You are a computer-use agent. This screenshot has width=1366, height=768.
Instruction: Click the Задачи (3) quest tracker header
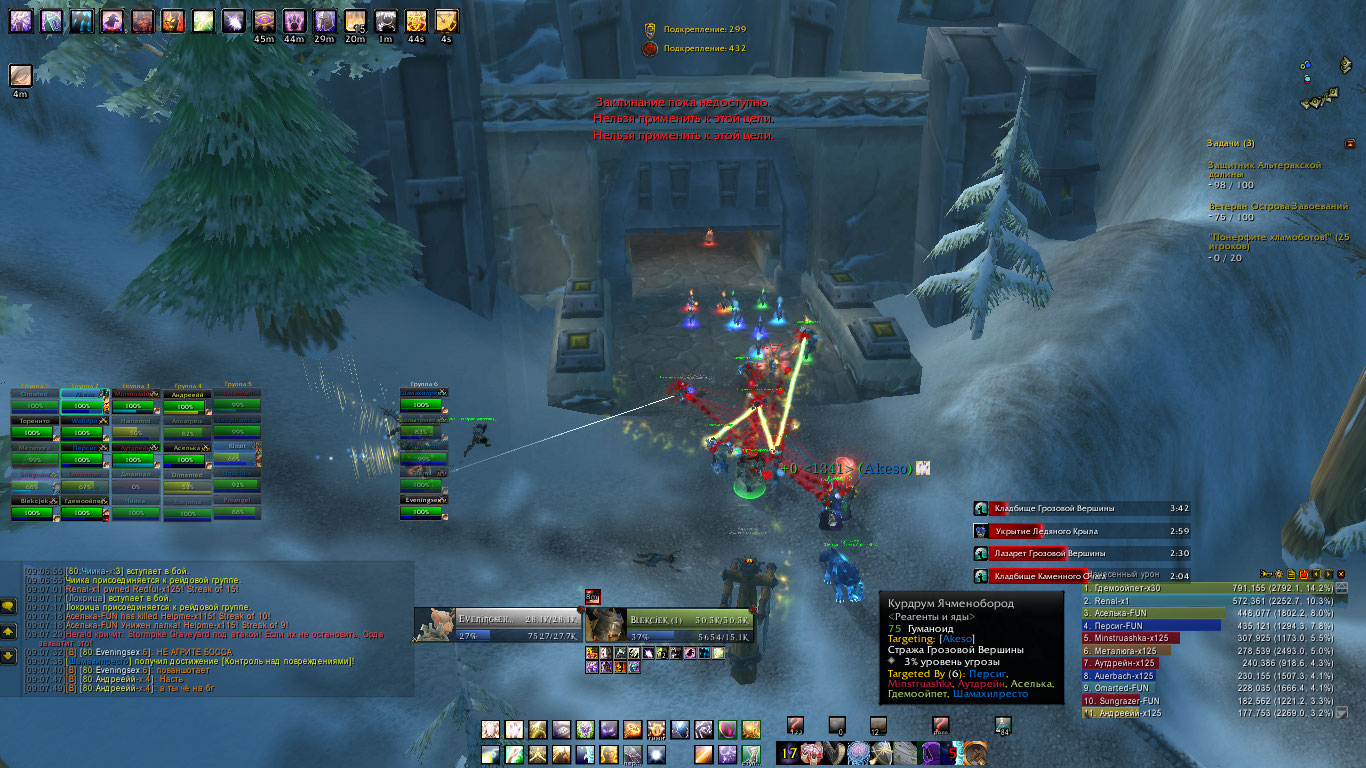point(1230,143)
